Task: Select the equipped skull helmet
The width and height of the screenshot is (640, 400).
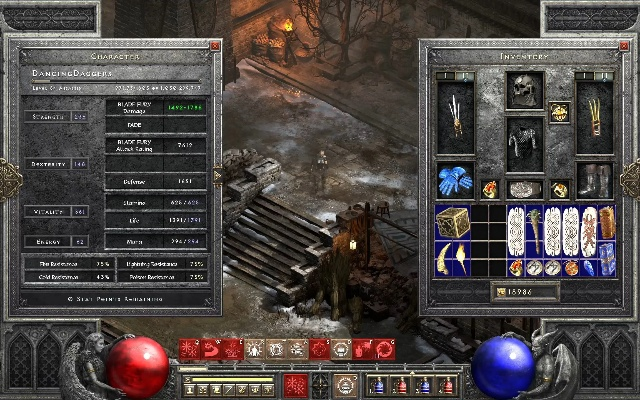Action: pyautogui.click(x=524, y=90)
